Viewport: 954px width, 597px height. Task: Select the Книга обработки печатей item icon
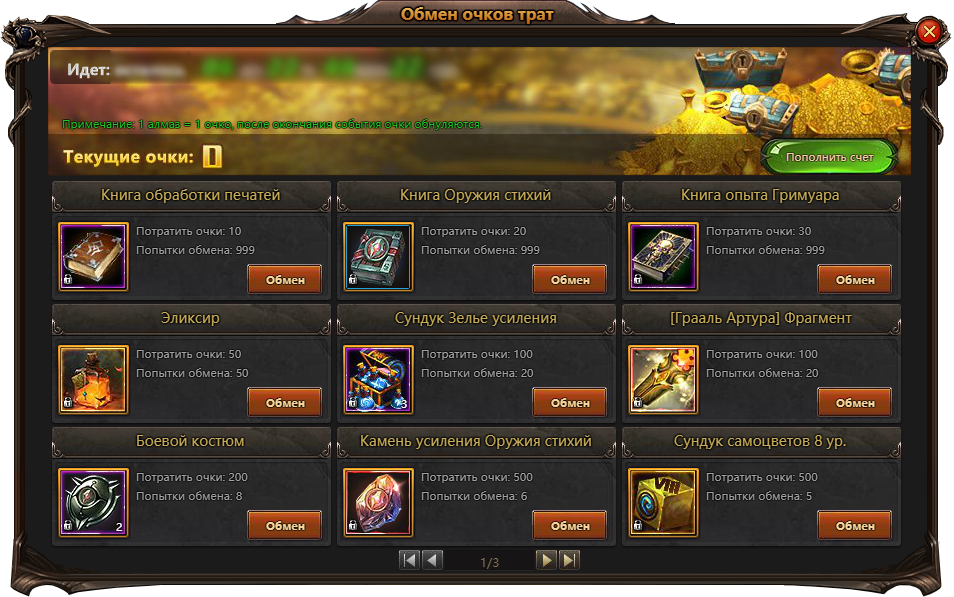click(x=93, y=257)
